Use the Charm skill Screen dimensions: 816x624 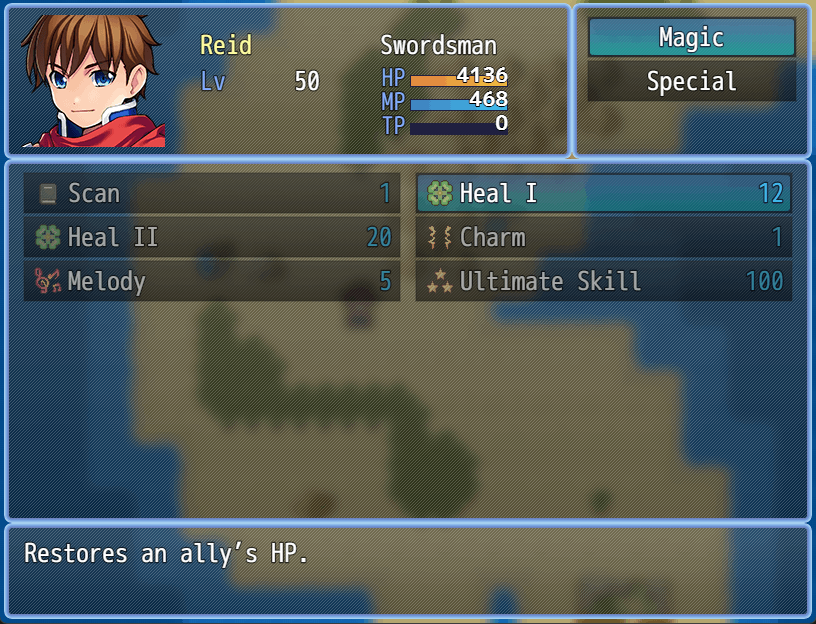603,238
